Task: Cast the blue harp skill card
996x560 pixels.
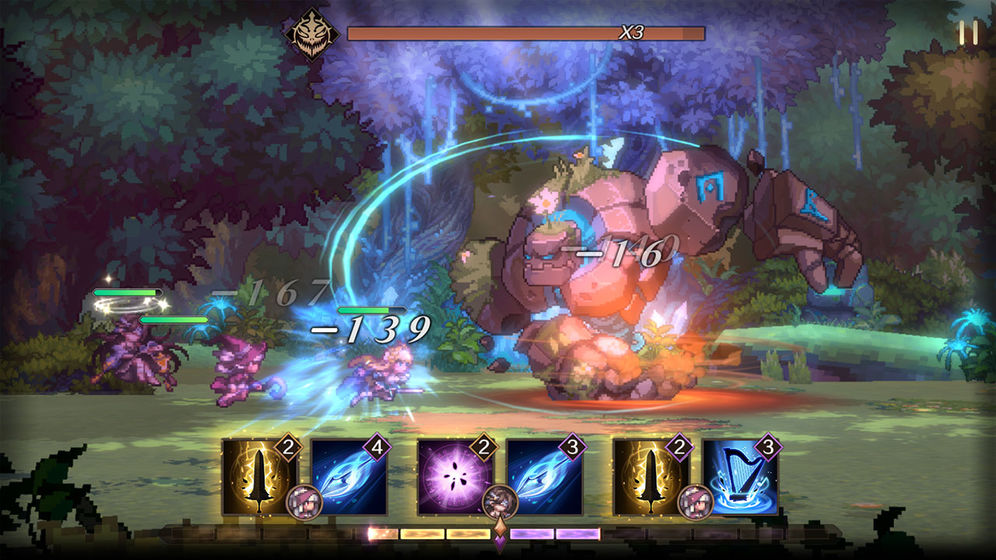Action: click(x=740, y=477)
